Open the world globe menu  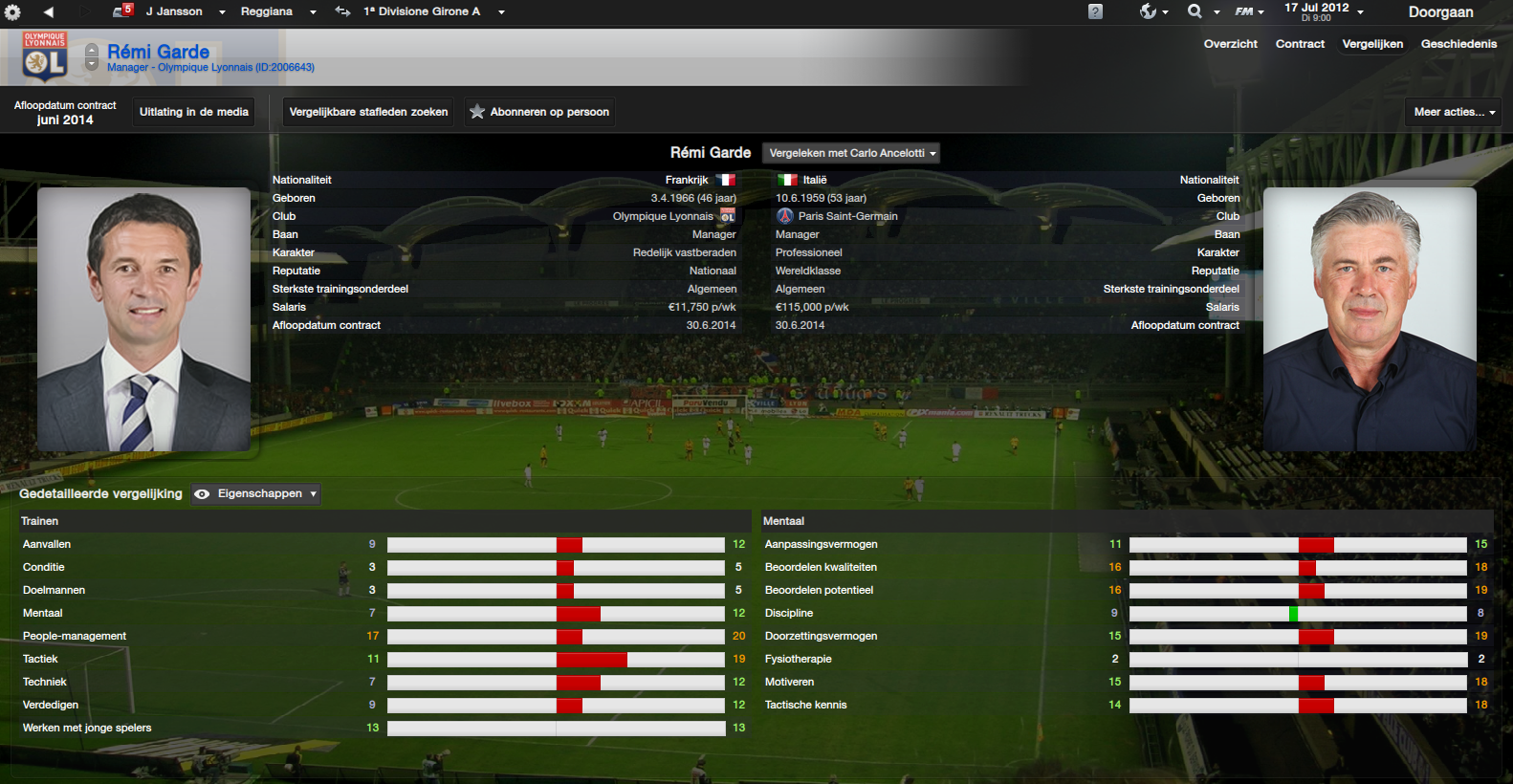pyautogui.click(x=1152, y=11)
